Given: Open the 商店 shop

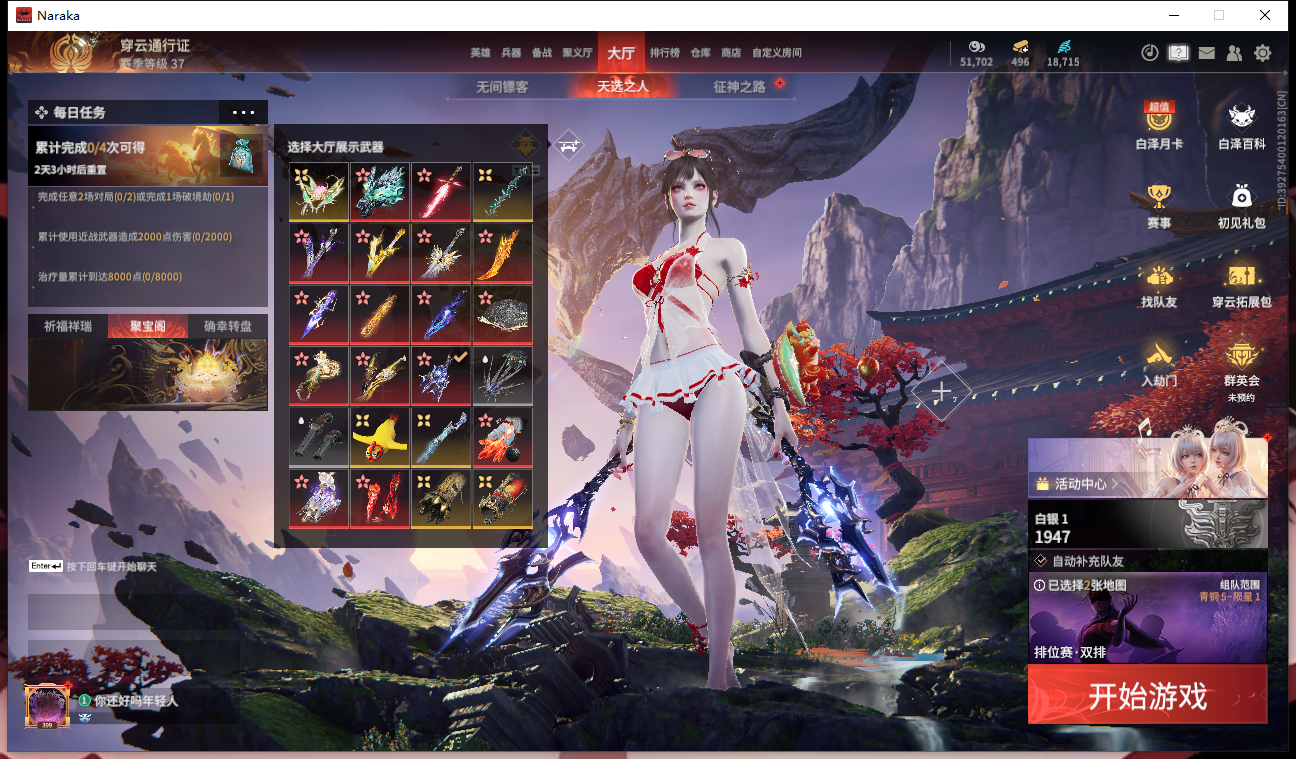Looking at the screenshot, I should (x=731, y=53).
